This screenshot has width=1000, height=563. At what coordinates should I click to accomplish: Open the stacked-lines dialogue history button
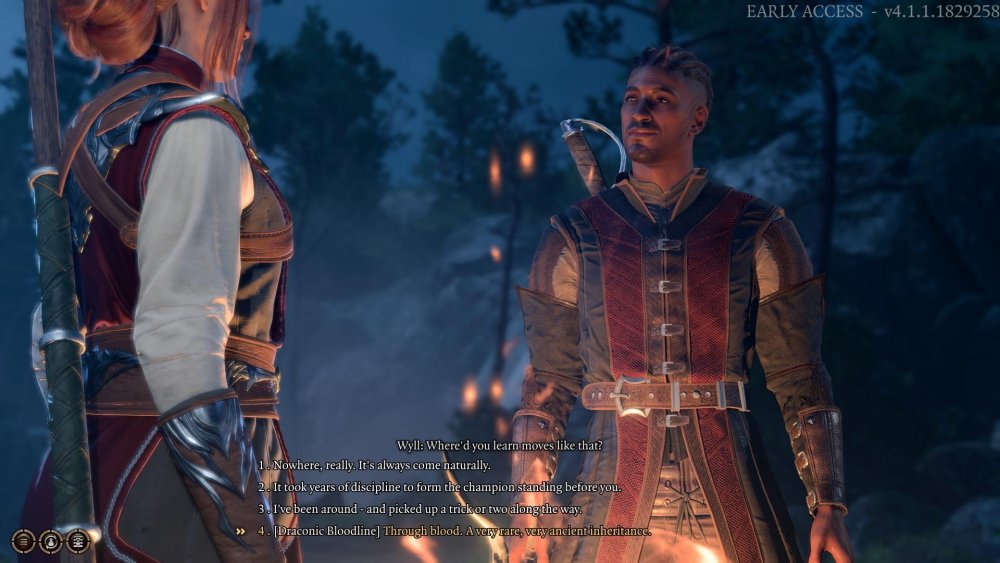click(x=23, y=541)
